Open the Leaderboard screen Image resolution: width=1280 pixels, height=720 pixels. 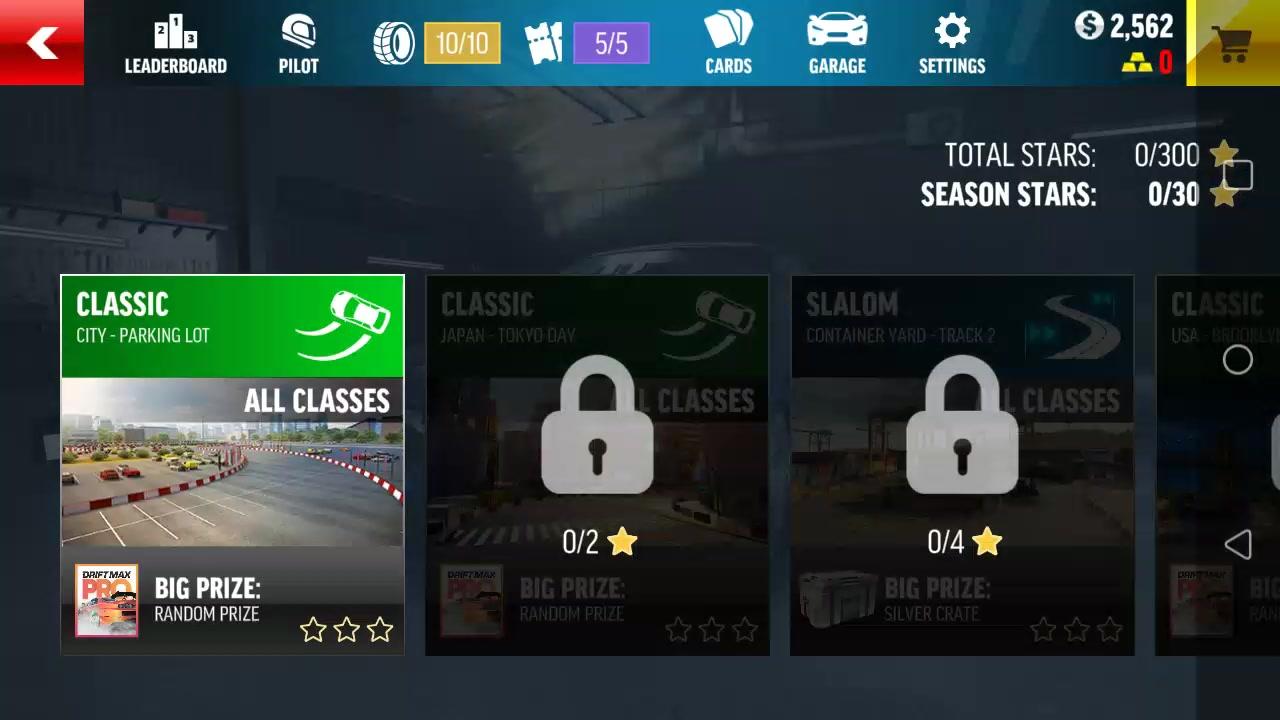[175, 43]
